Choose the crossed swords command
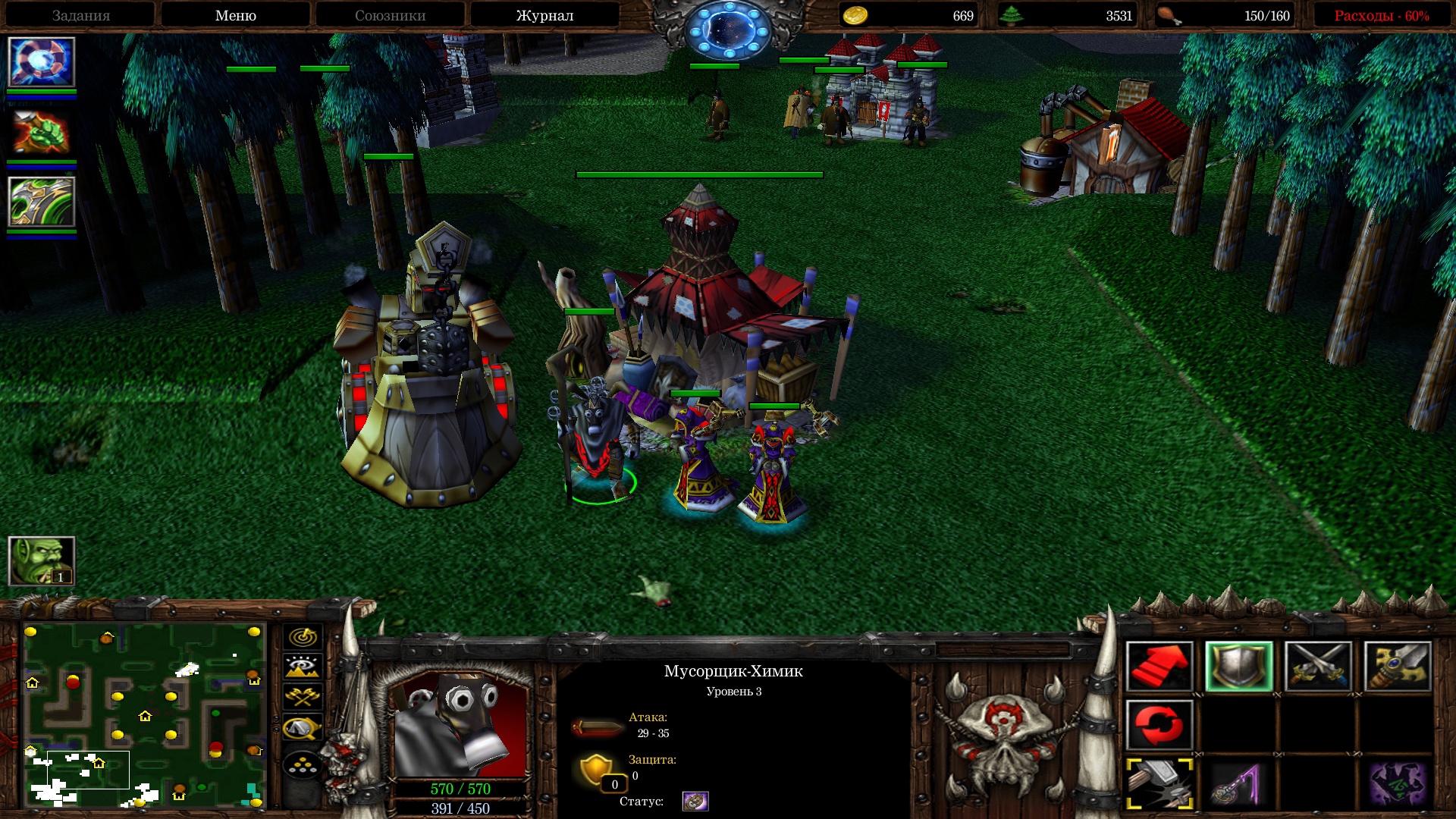 1318,667
